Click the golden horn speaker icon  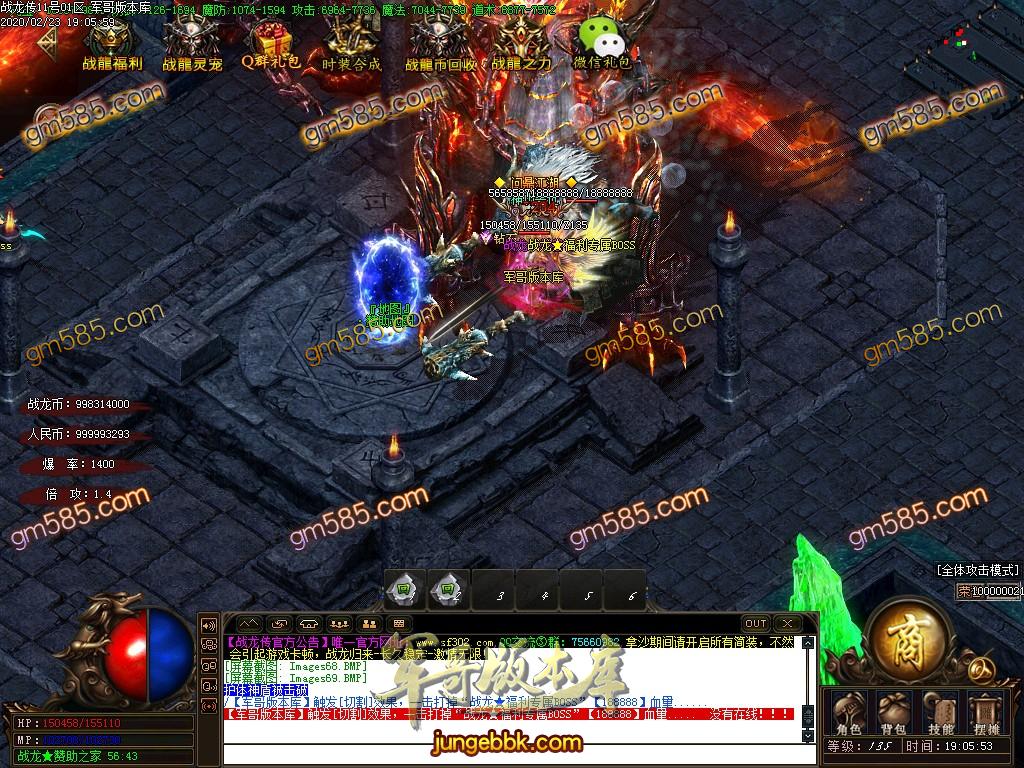point(210,625)
